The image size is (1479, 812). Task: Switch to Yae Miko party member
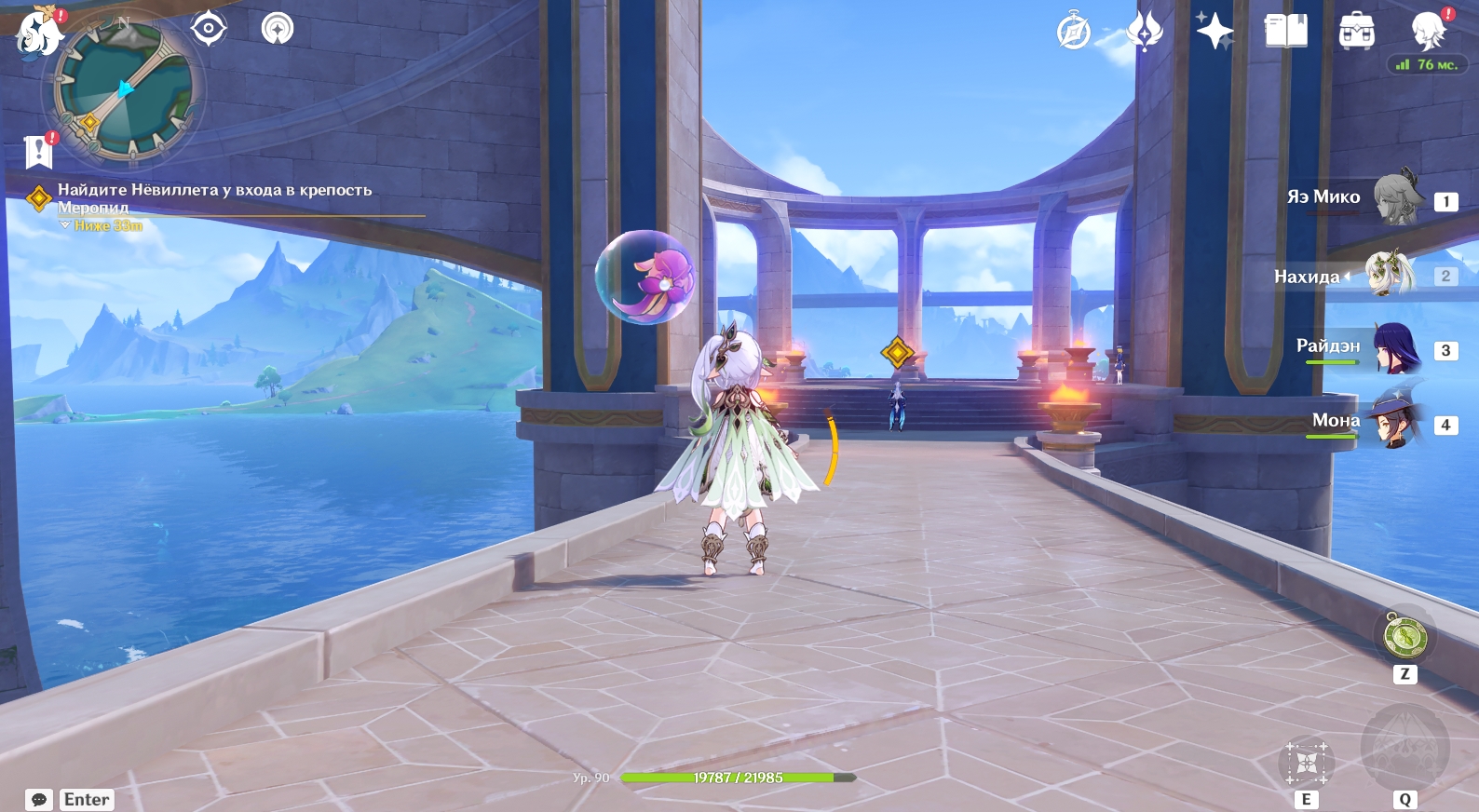(x=1397, y=197)
